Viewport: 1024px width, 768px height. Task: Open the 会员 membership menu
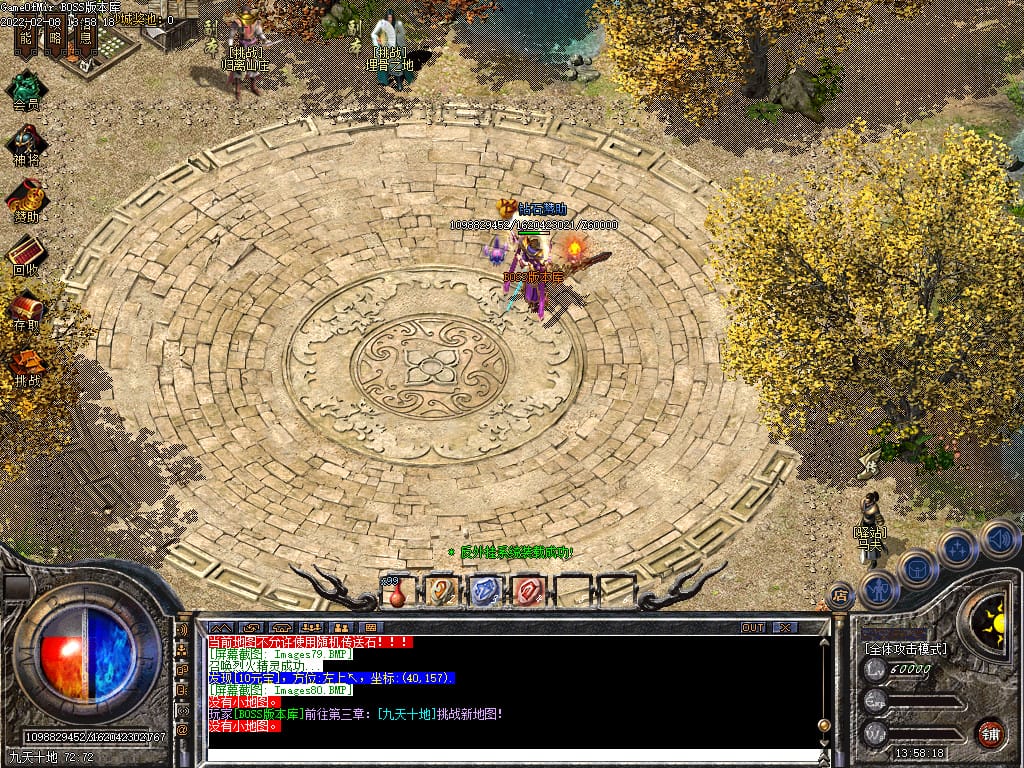coord(27,88)
